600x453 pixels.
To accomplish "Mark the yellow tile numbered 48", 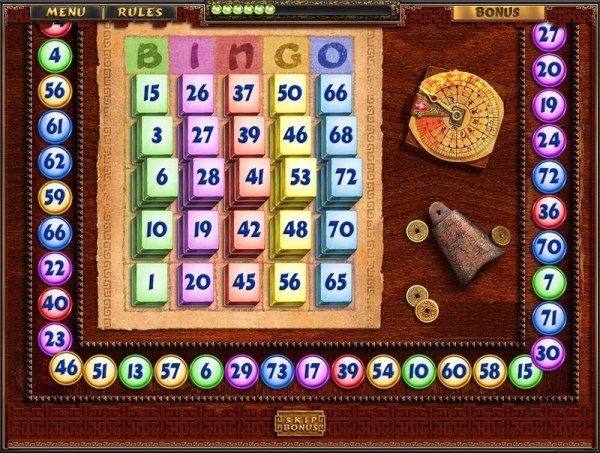I will click(x=296, y=230).
